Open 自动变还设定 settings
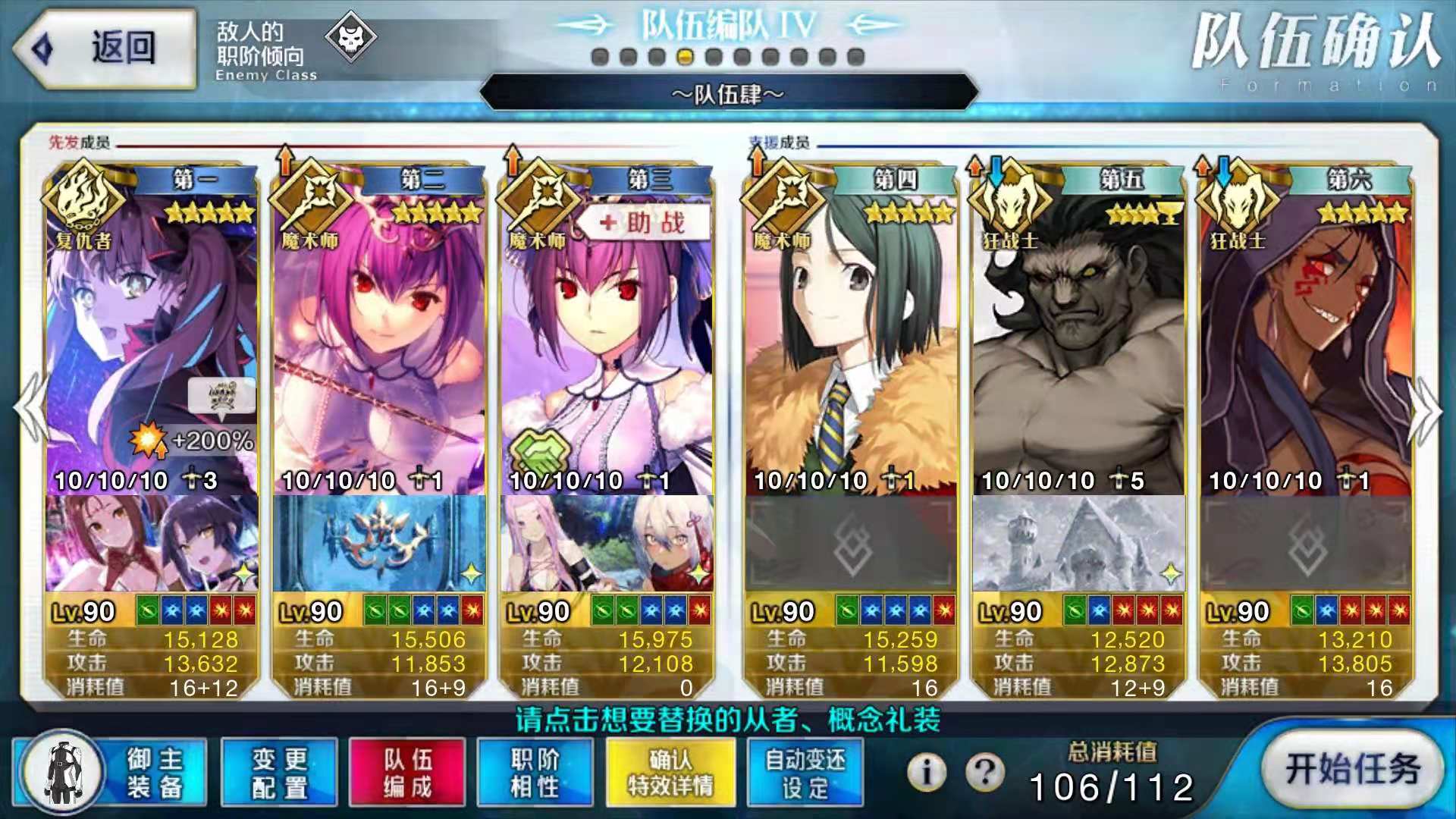Image resolution: width=1456 pixels, height=819 pixels. point(805,772)
